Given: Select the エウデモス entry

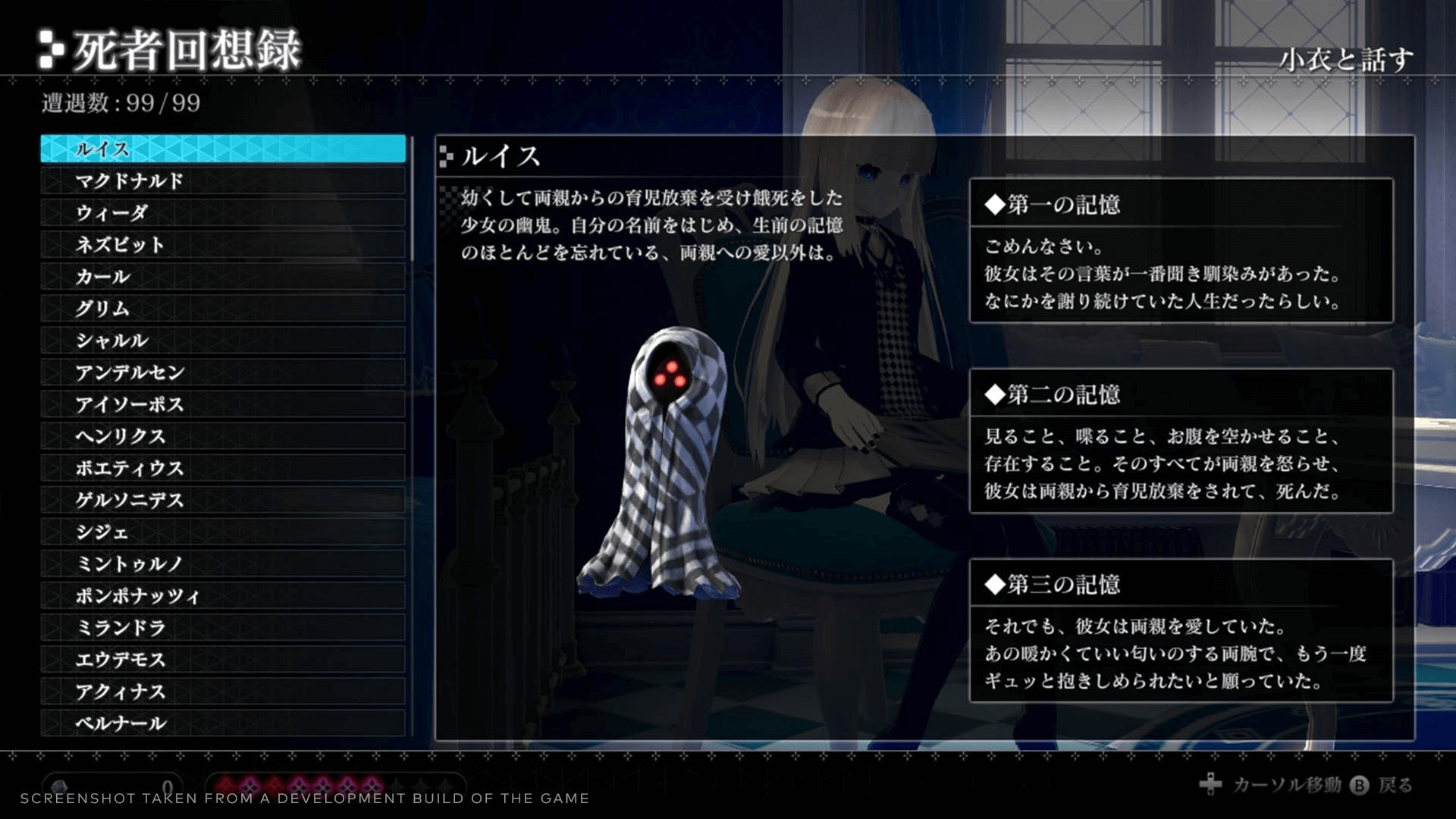Looking at the screenshot, I should [223, 660].
